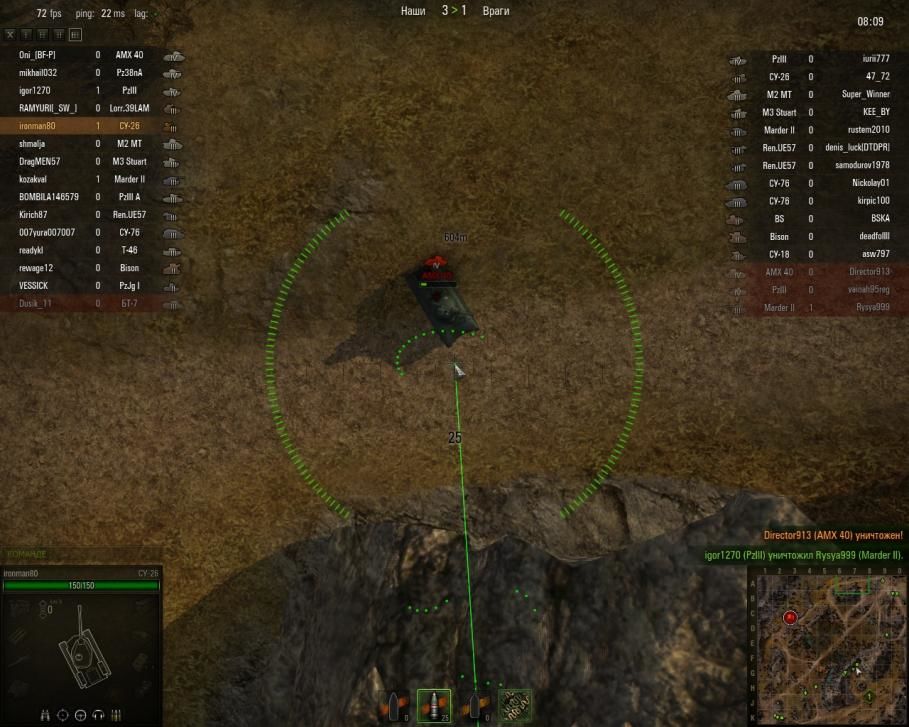Click the camouflage net consumable slot

pyautogui.click(x=515, y=705)
